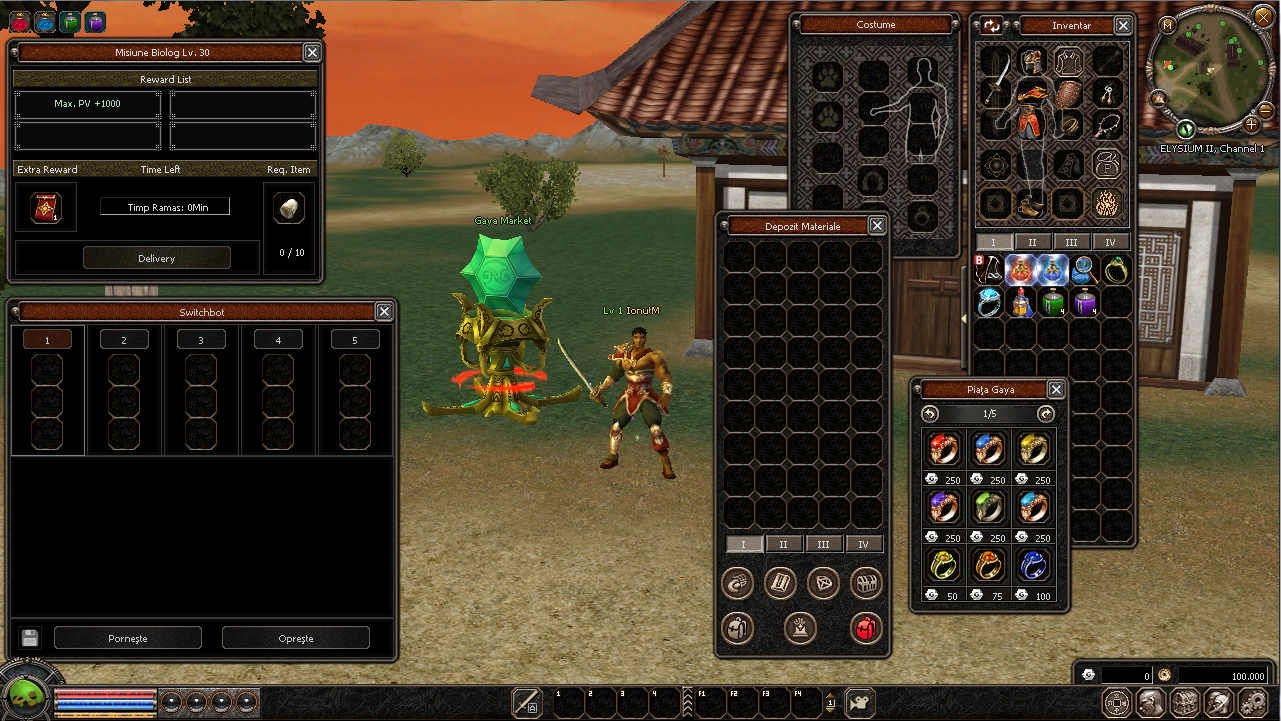The image size is (1281, 721).
Task: Select Switchbot slot tab 3
Action: tap(201, 340)
